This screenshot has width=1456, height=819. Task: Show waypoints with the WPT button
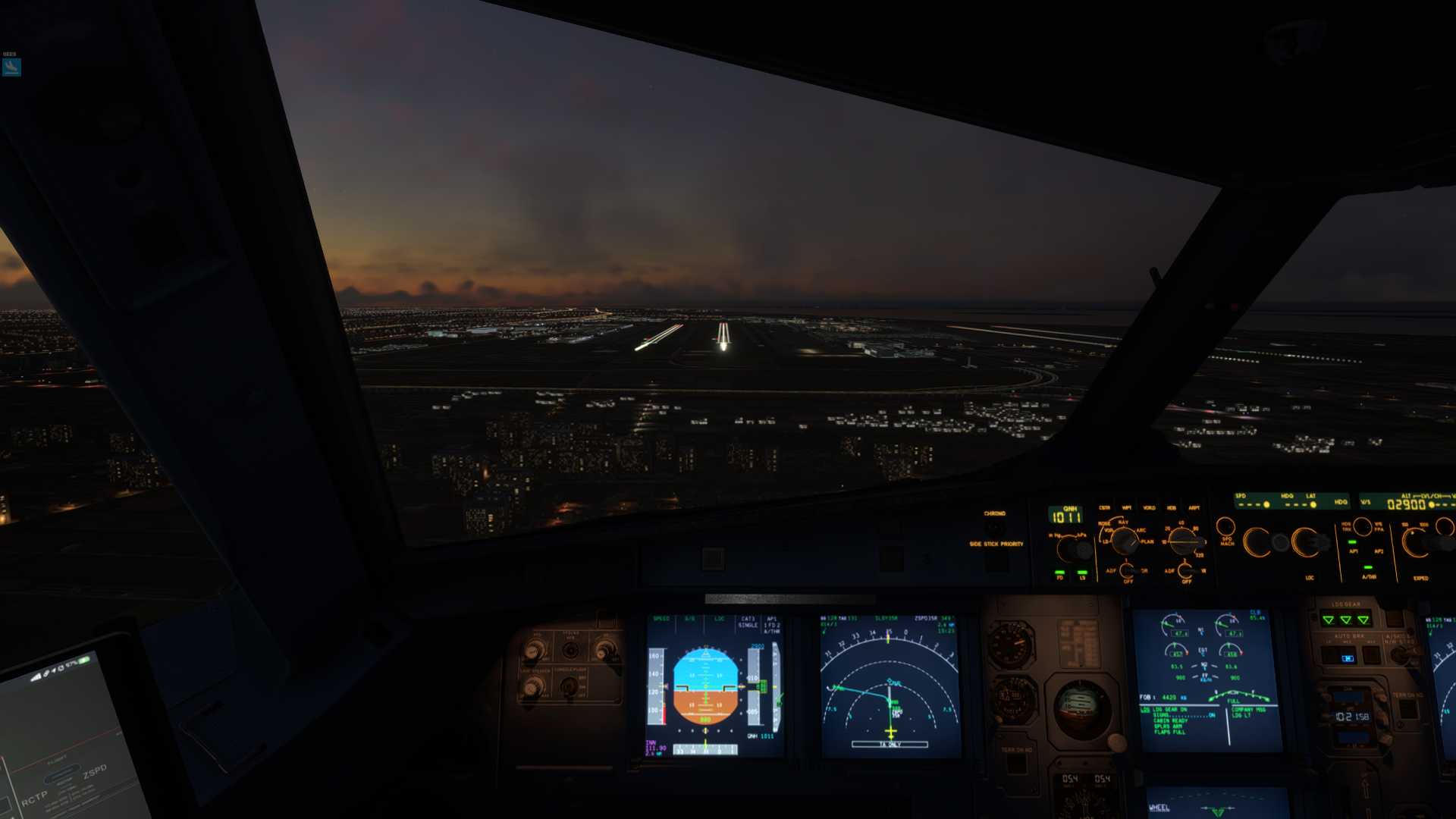(1127, 508)
